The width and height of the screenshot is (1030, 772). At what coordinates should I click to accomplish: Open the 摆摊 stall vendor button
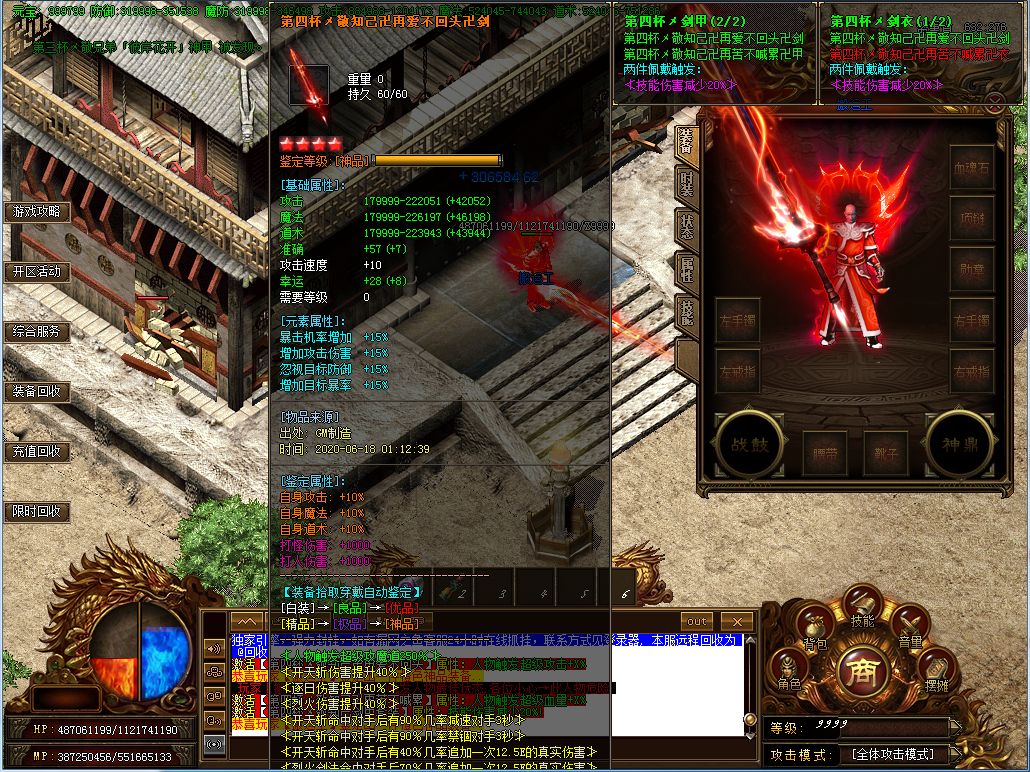pyautogui.click(x=937, y=673)
